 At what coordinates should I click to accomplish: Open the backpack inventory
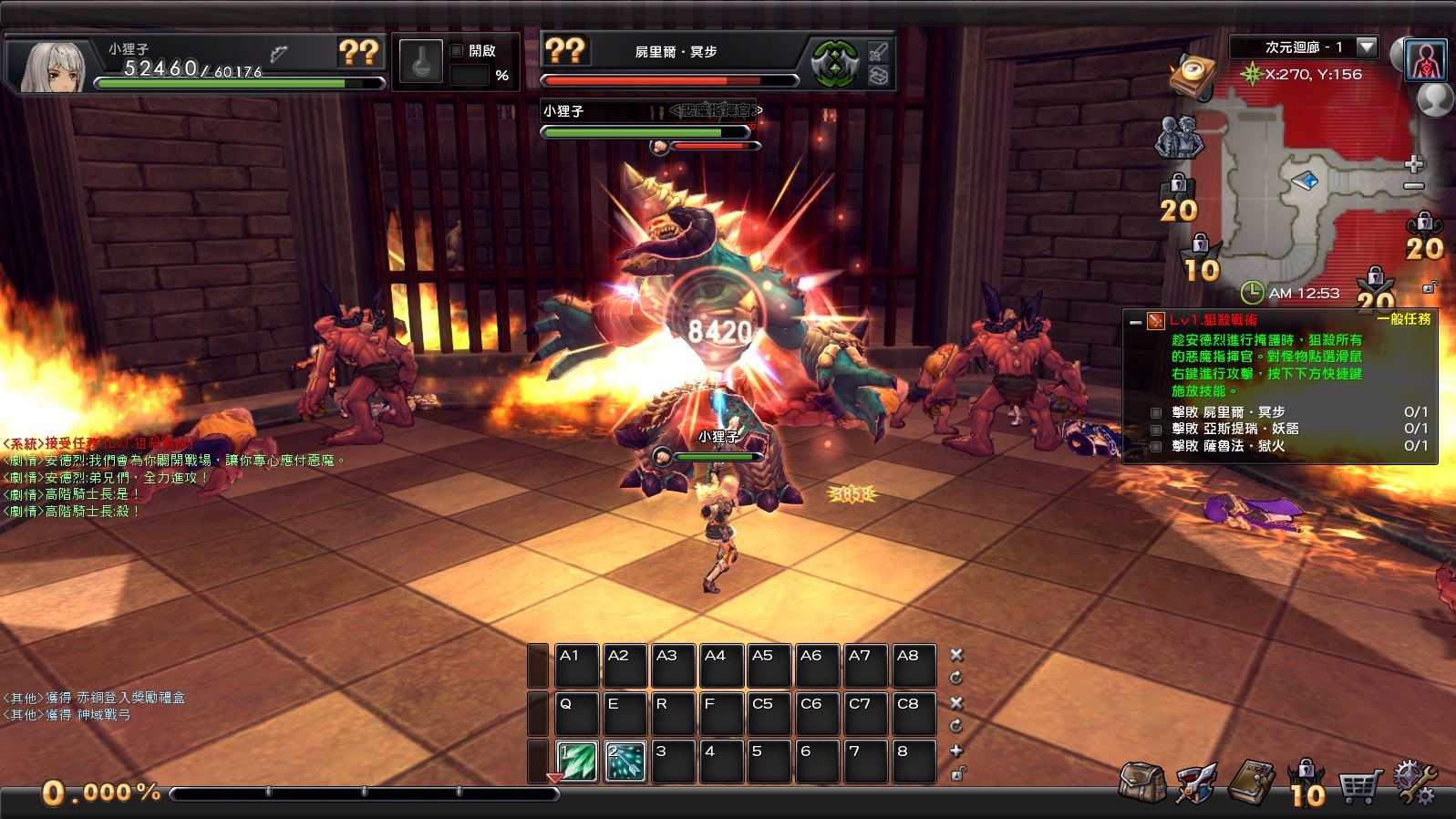coord(1142,783)
